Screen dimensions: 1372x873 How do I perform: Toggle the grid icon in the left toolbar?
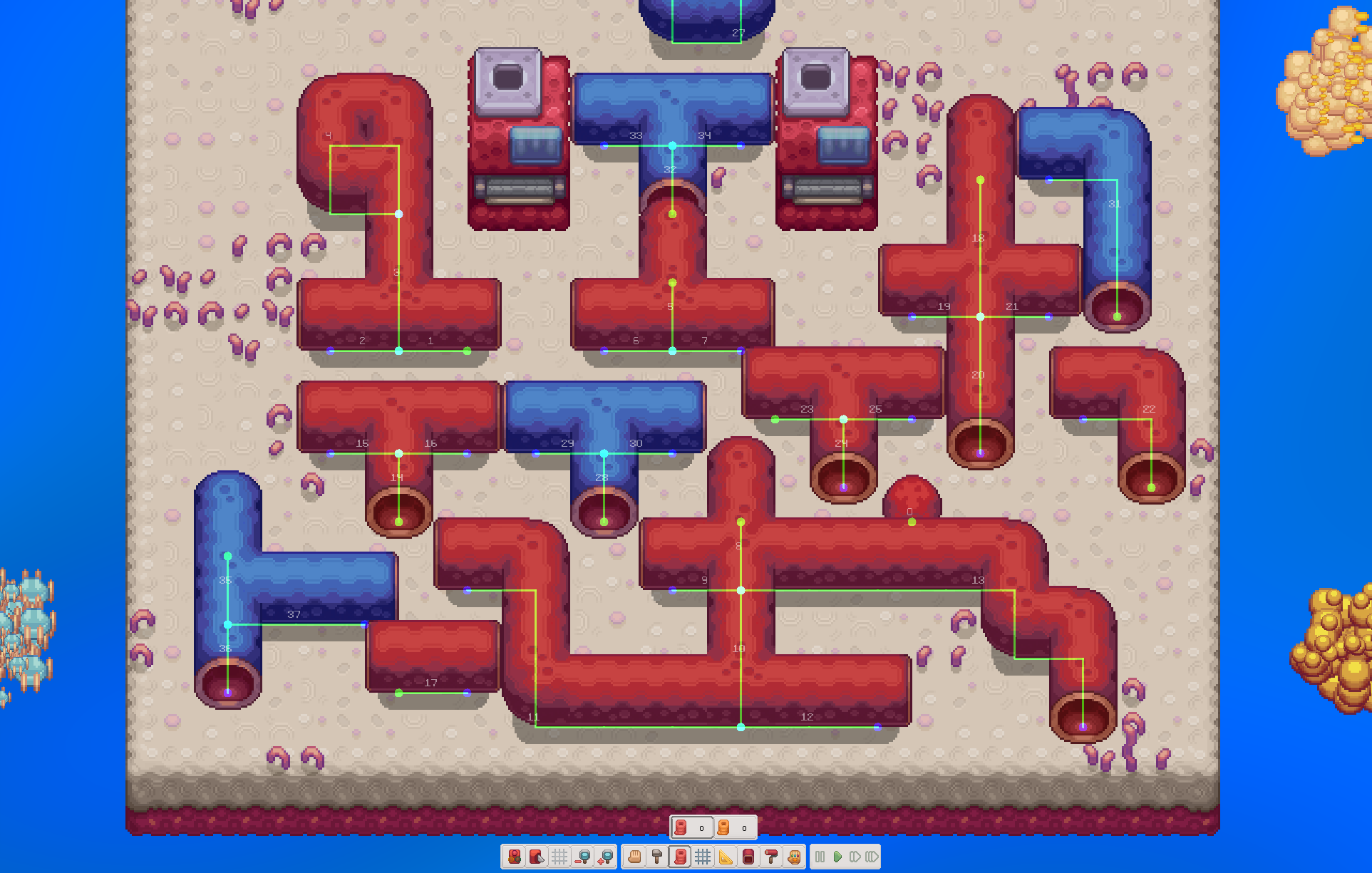(x=560, y=857)
